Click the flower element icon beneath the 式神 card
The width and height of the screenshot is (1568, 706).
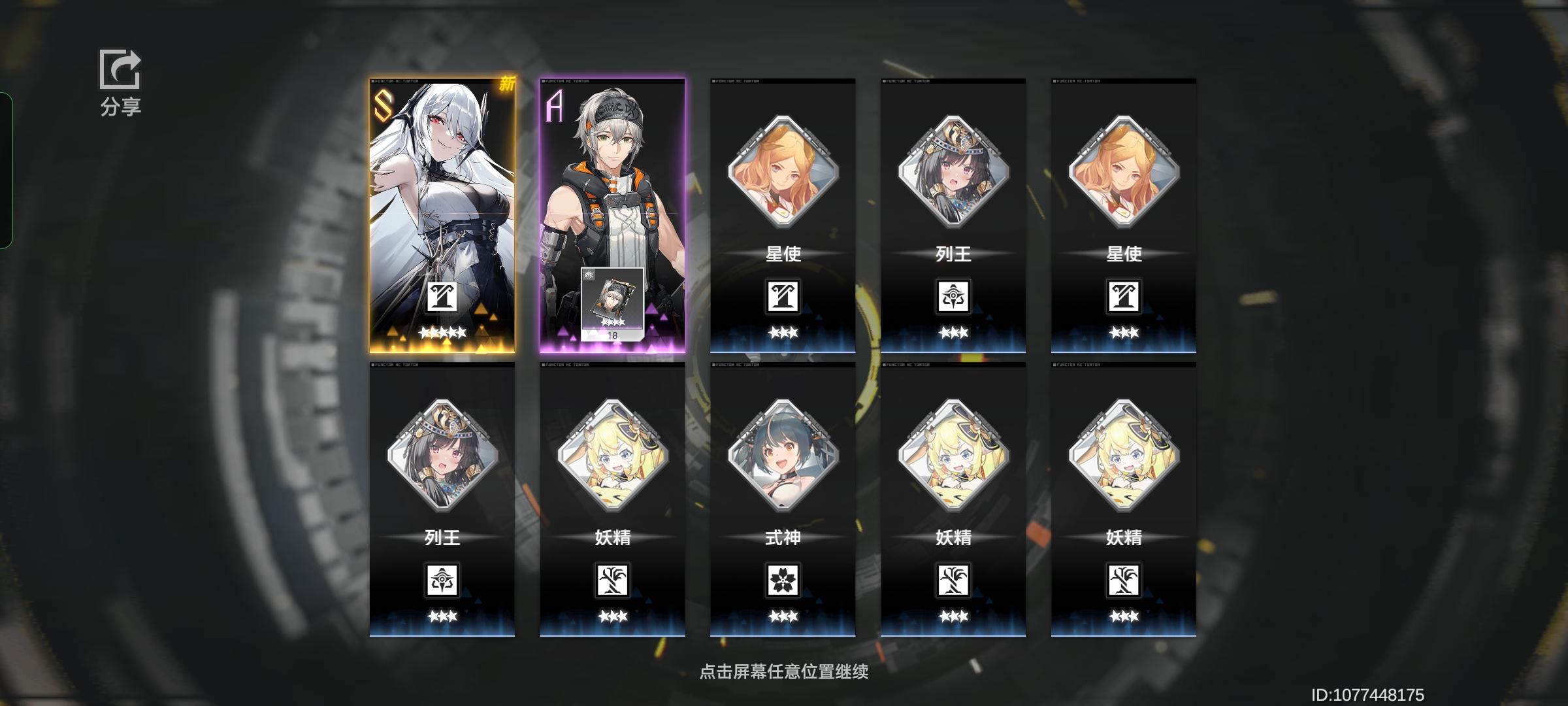(783, 580)
